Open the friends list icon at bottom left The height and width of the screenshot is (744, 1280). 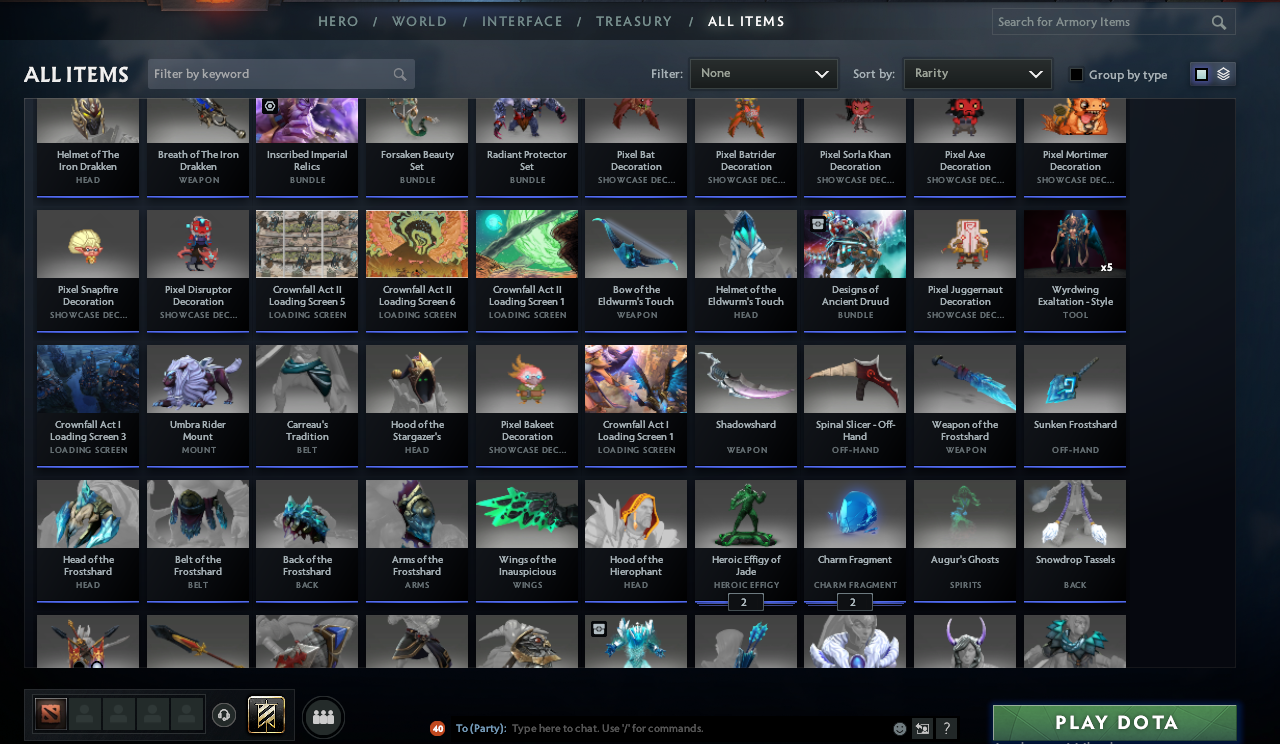click(x=323, y=716)
